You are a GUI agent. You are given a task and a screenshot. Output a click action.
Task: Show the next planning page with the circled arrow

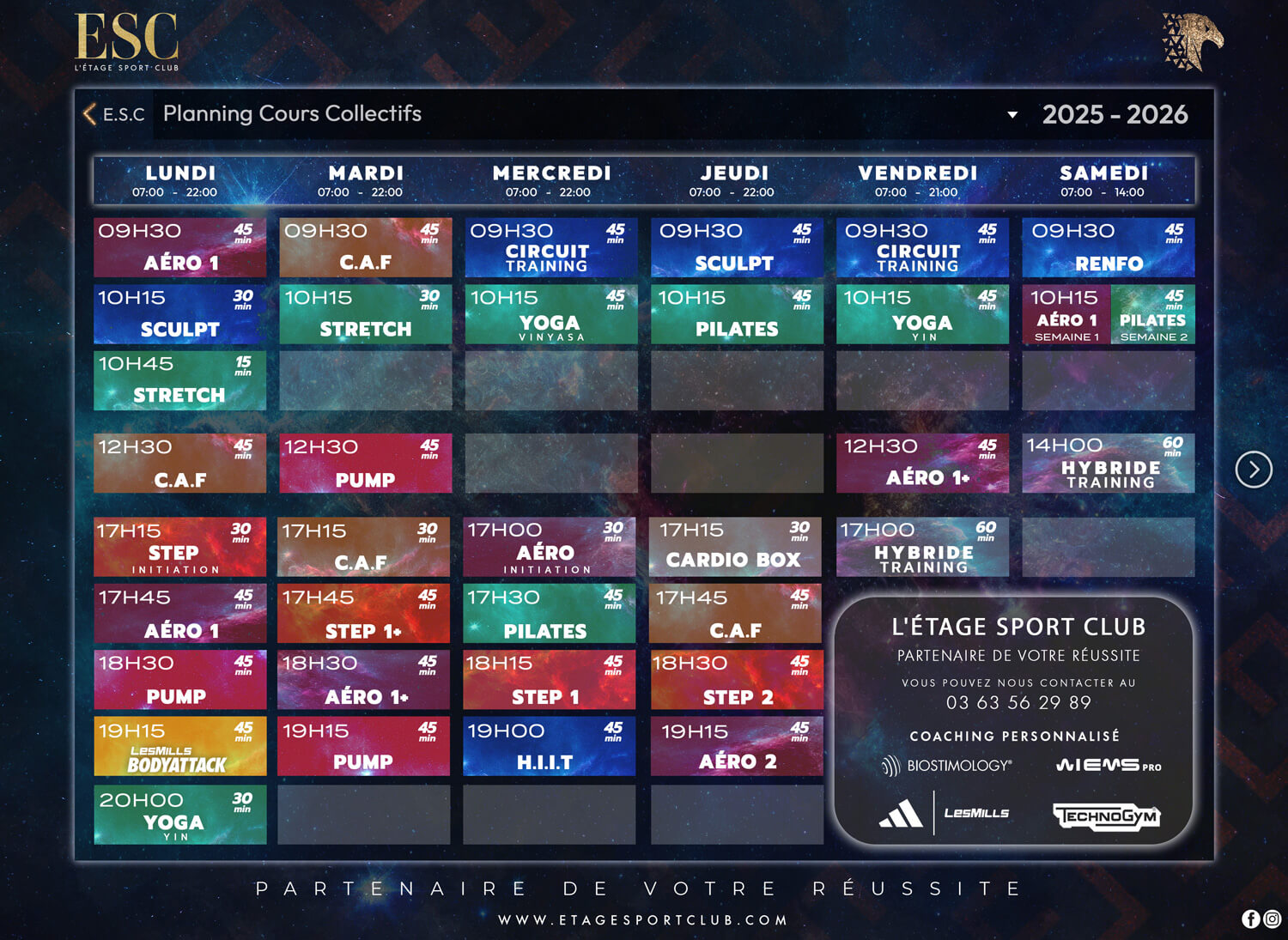tap(1253, 470)
